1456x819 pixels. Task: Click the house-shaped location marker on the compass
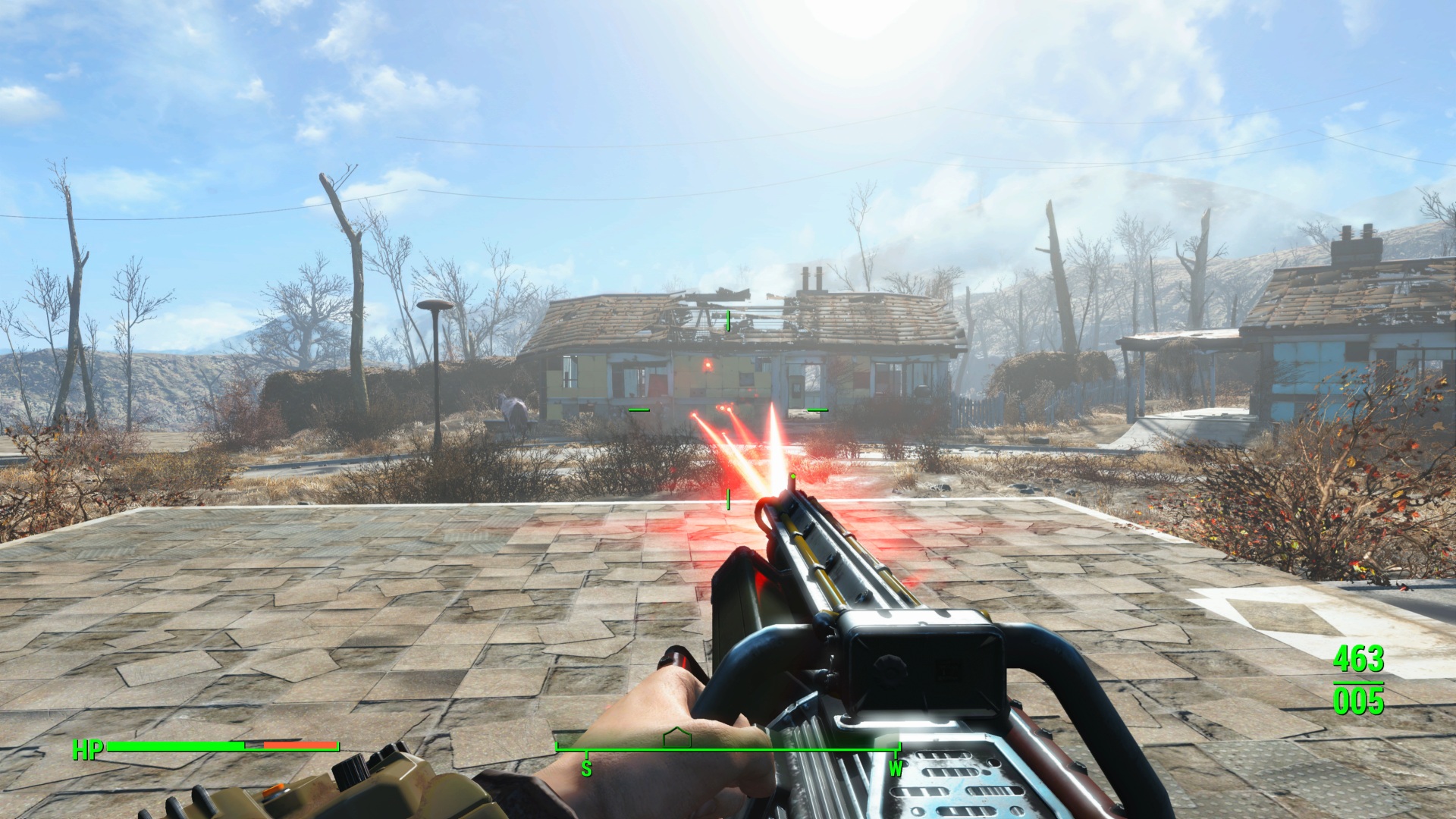point(676,738)
